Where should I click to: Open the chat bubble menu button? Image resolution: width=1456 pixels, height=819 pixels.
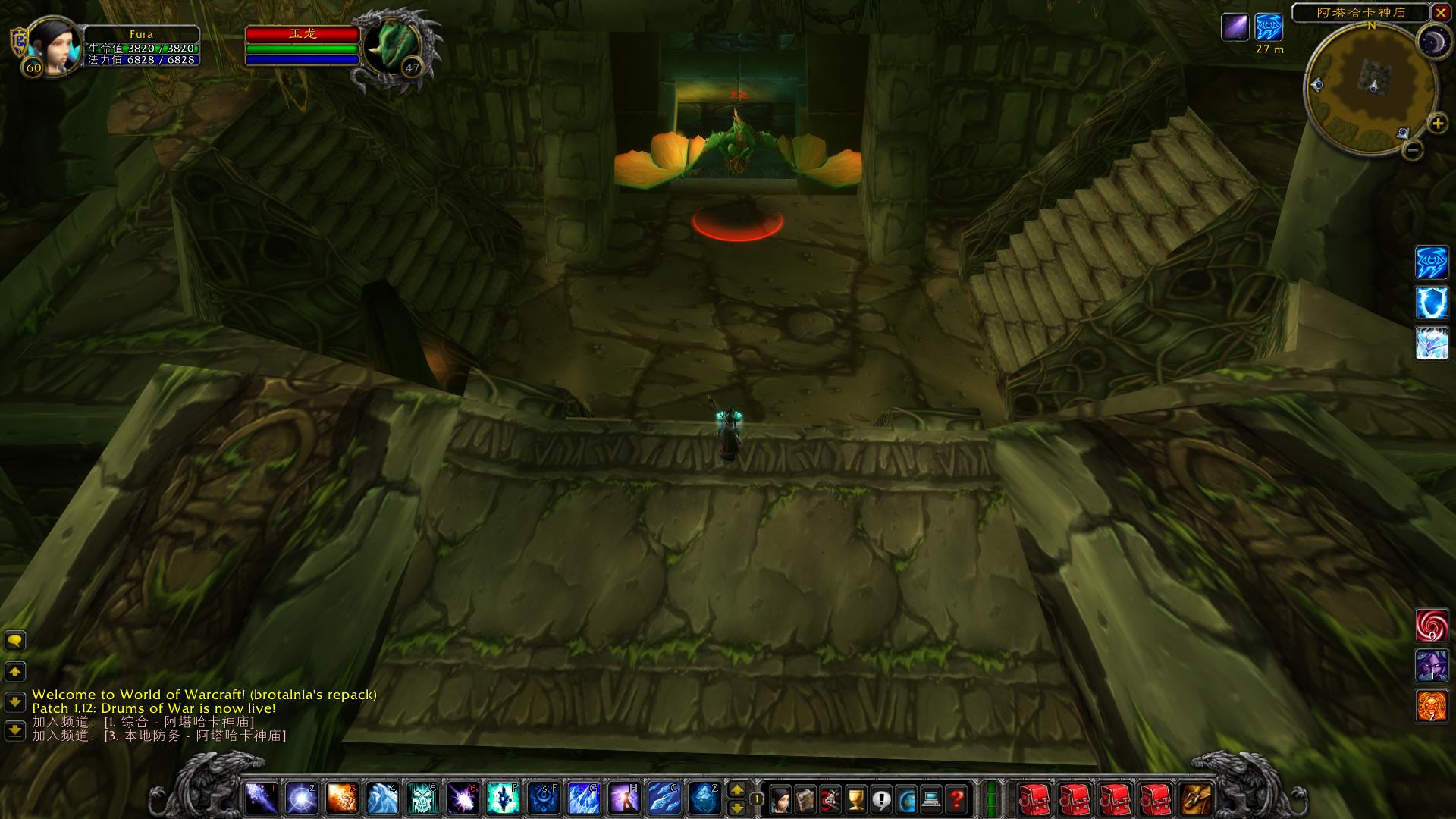click(15, 642)
